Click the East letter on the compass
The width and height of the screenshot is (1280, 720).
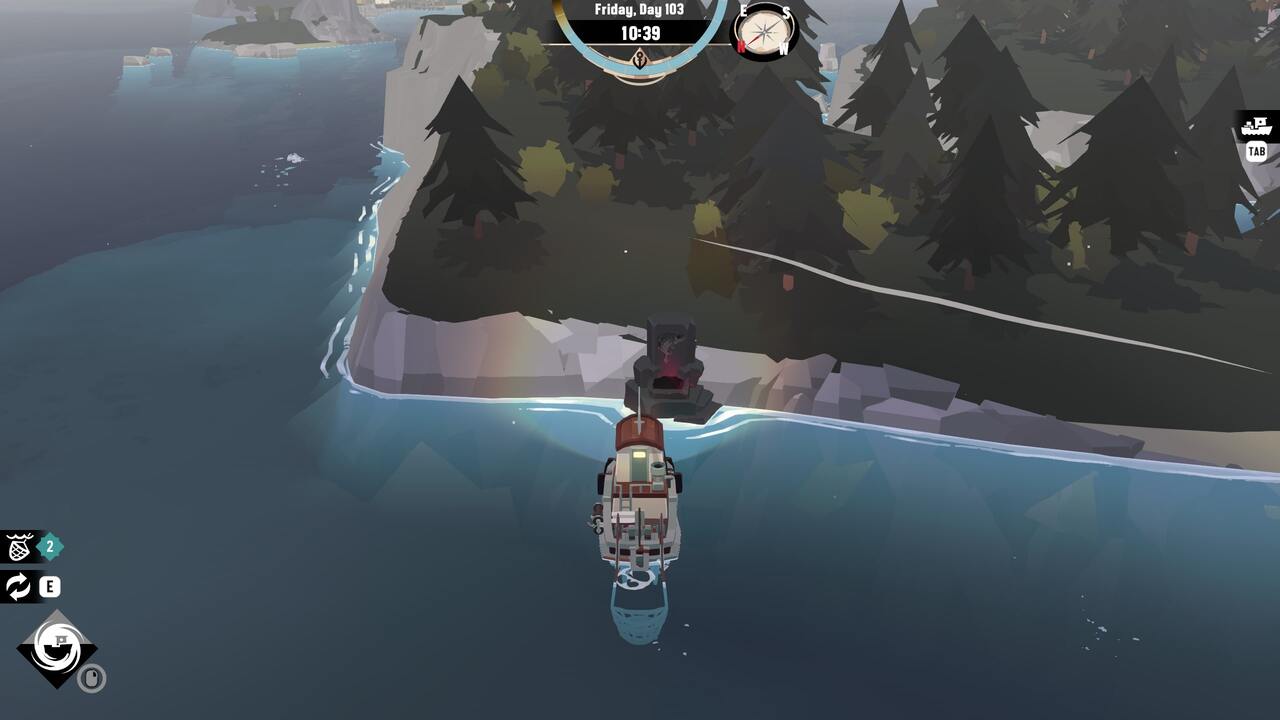[743, 10]
